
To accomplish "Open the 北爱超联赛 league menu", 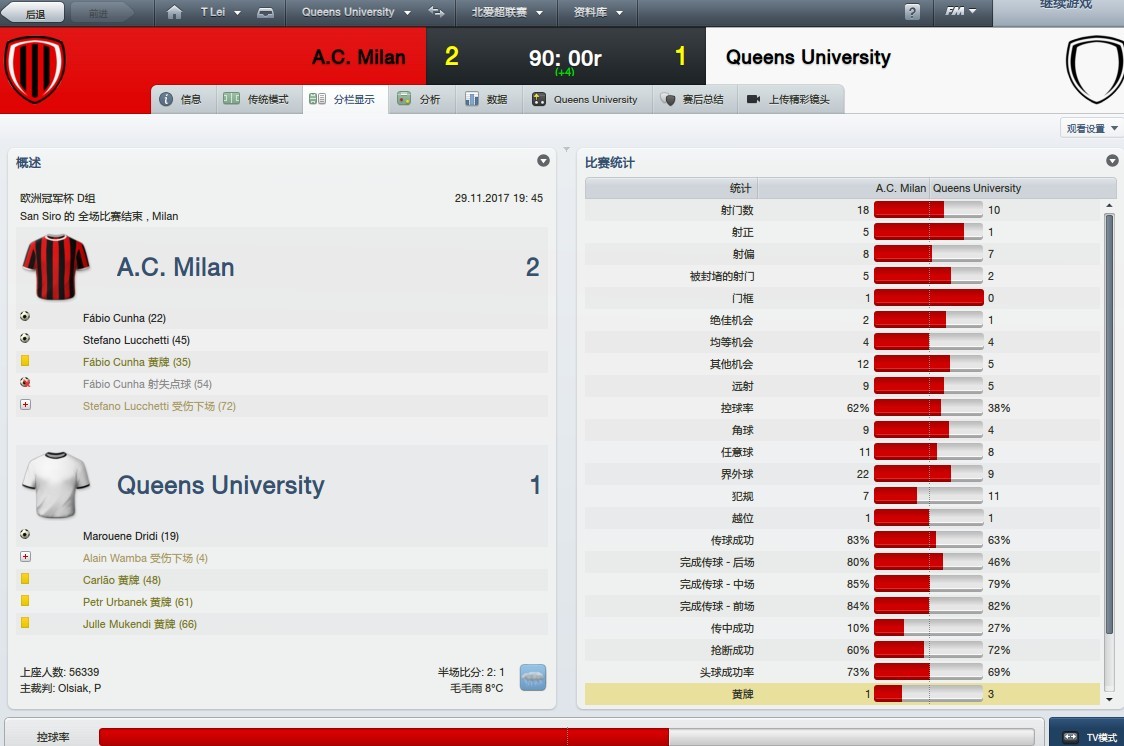I will (x=507, y=13).
